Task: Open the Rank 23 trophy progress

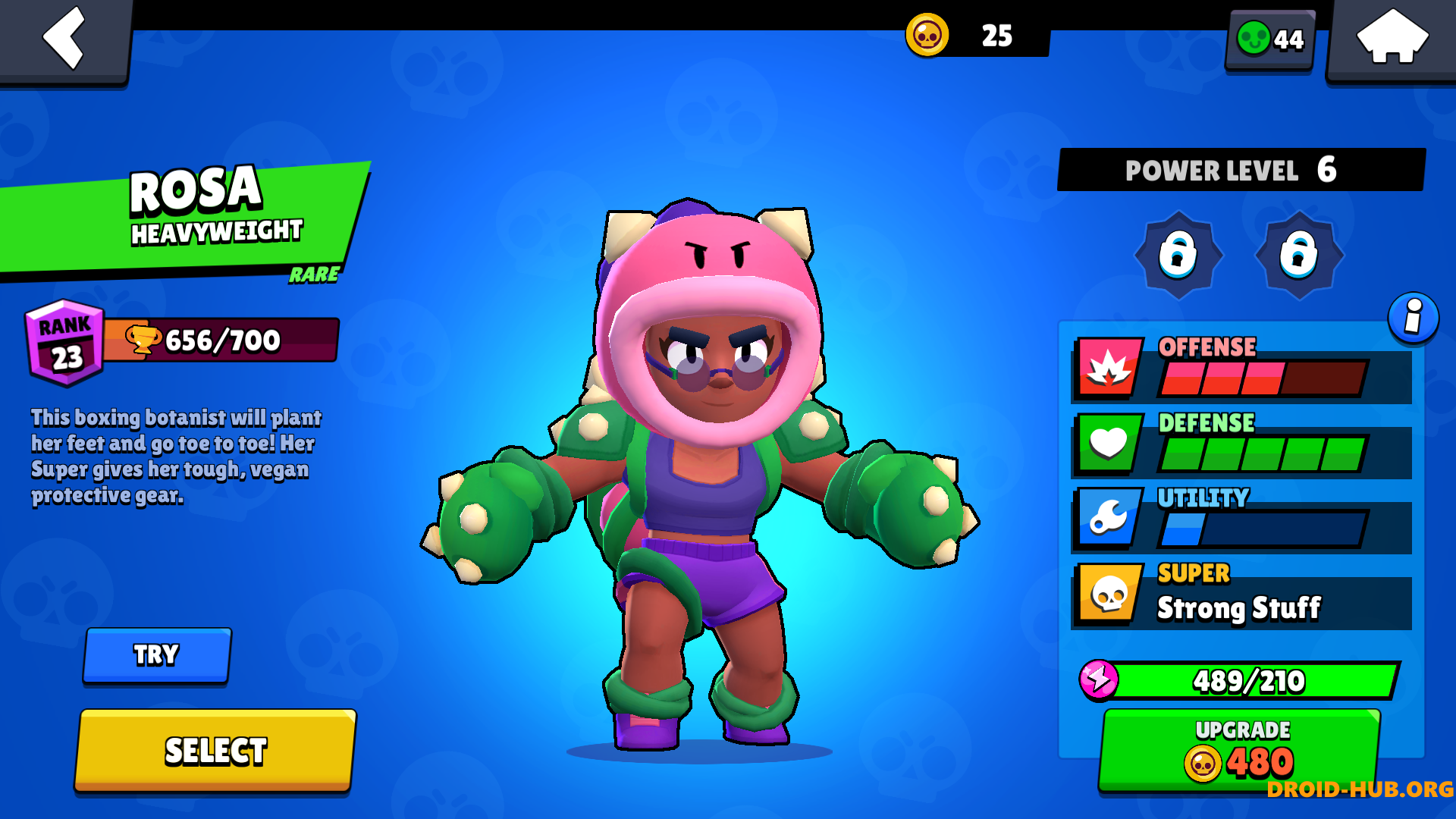Action: click(182, 341)
